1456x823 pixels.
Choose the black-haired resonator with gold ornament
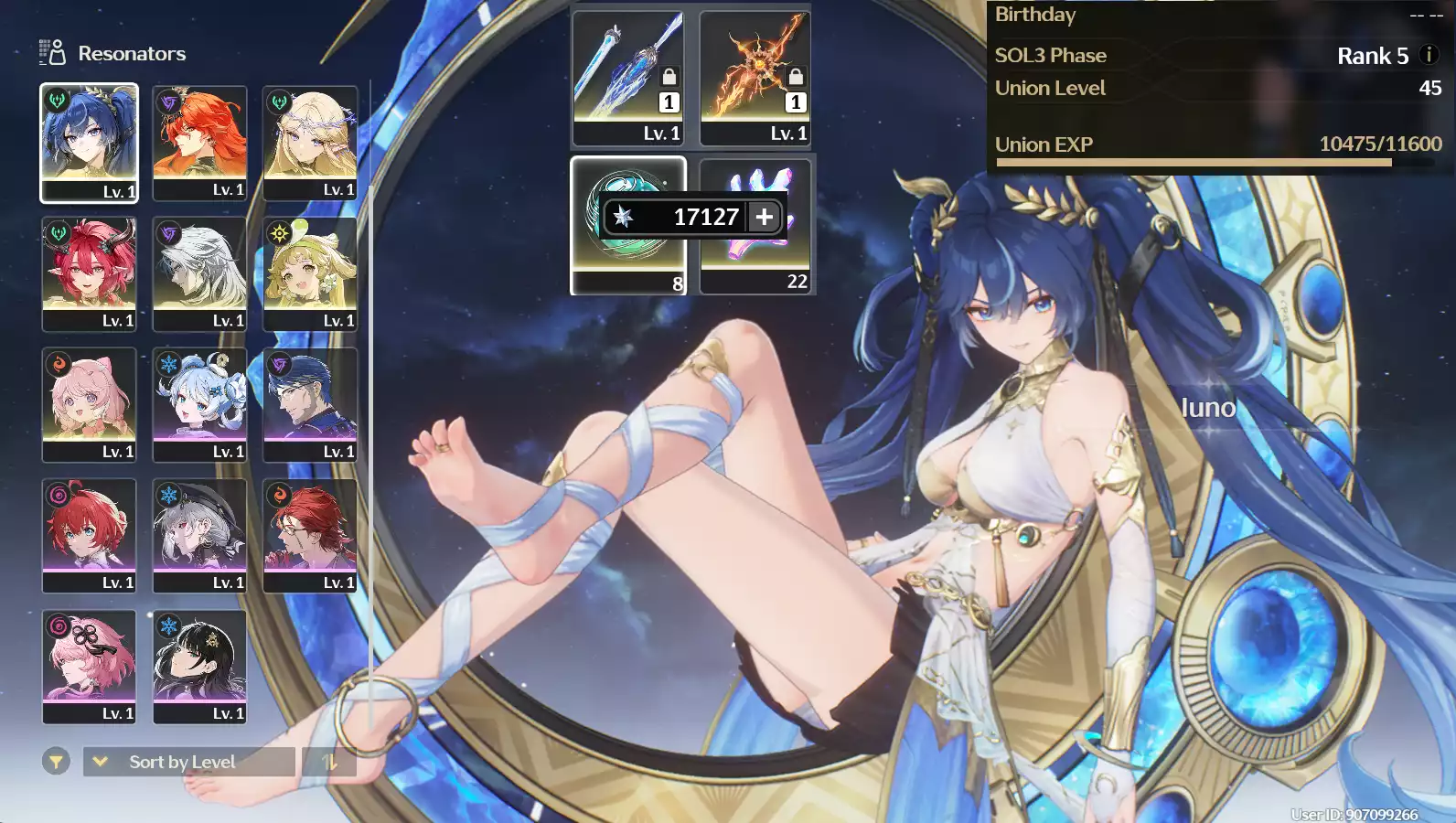(x=199, y=666)
